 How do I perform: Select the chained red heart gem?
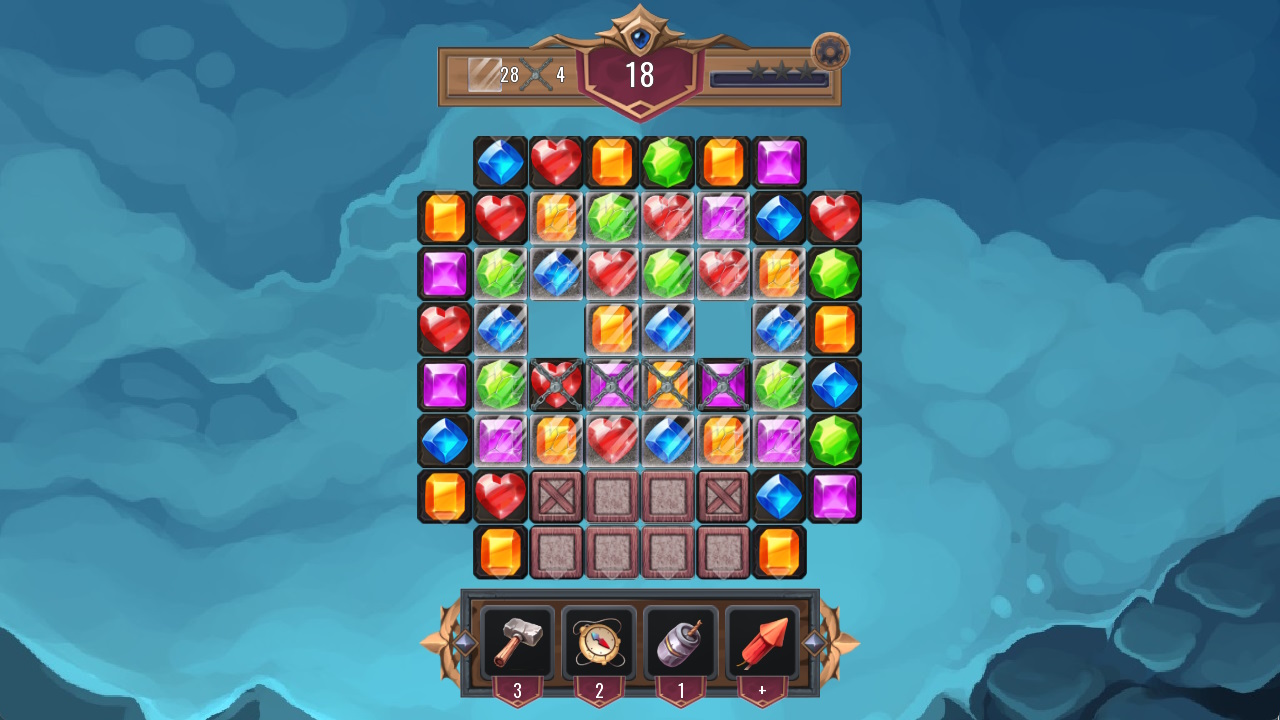click(557, 384)
